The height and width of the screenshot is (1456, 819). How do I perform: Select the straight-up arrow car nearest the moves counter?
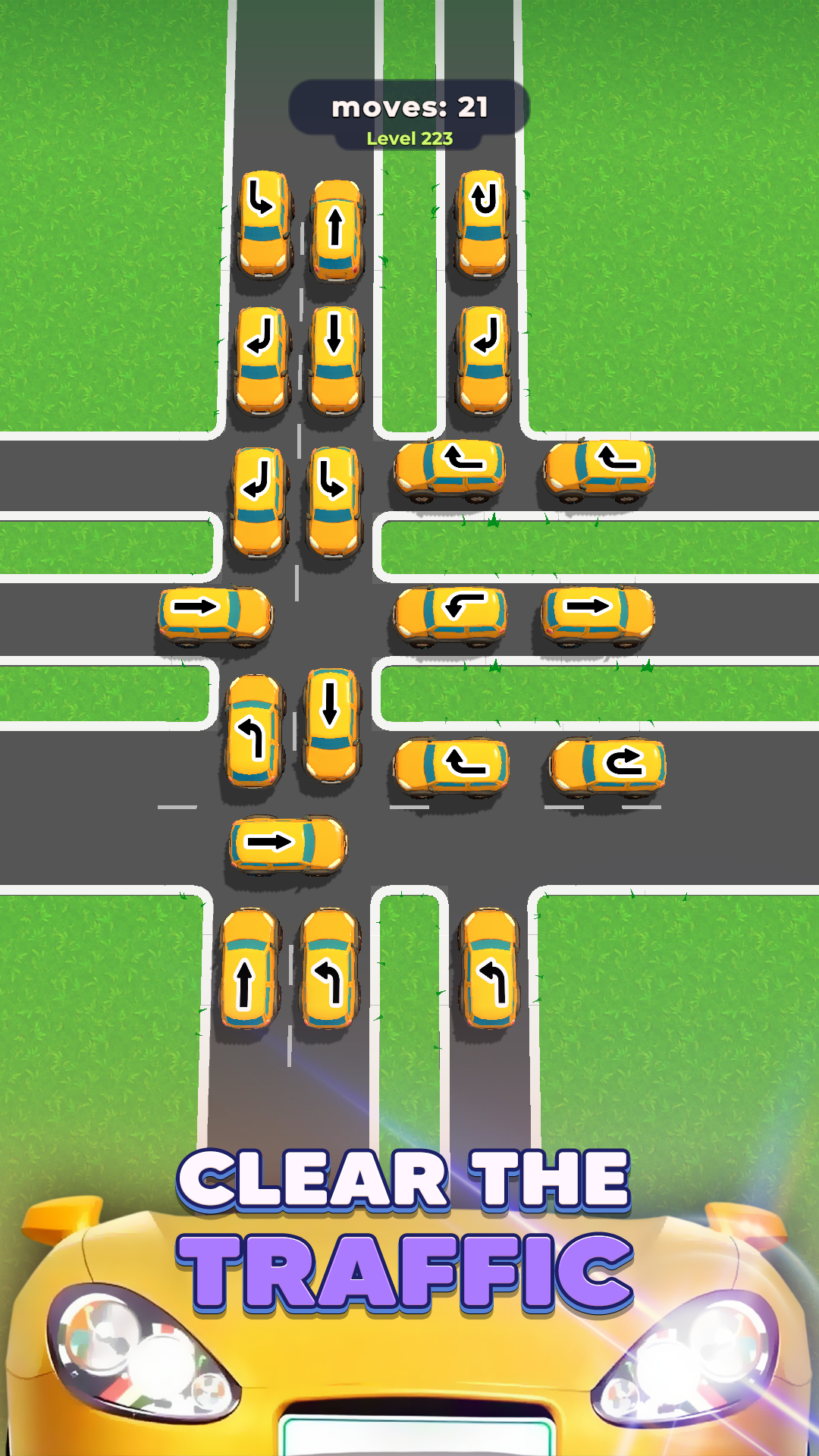tap(337, 230)
